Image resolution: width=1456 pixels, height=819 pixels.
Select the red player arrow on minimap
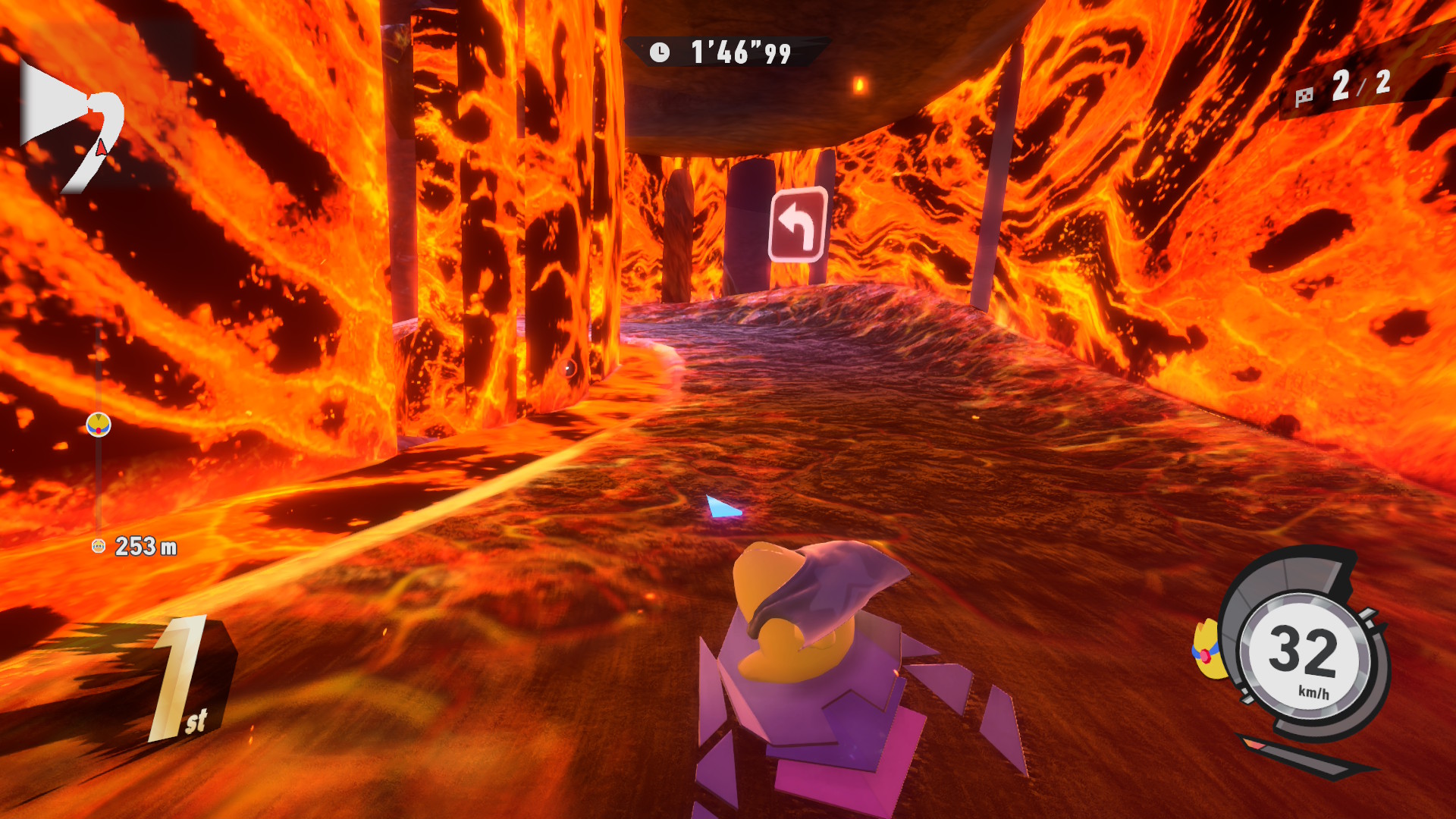click(102, 147)
